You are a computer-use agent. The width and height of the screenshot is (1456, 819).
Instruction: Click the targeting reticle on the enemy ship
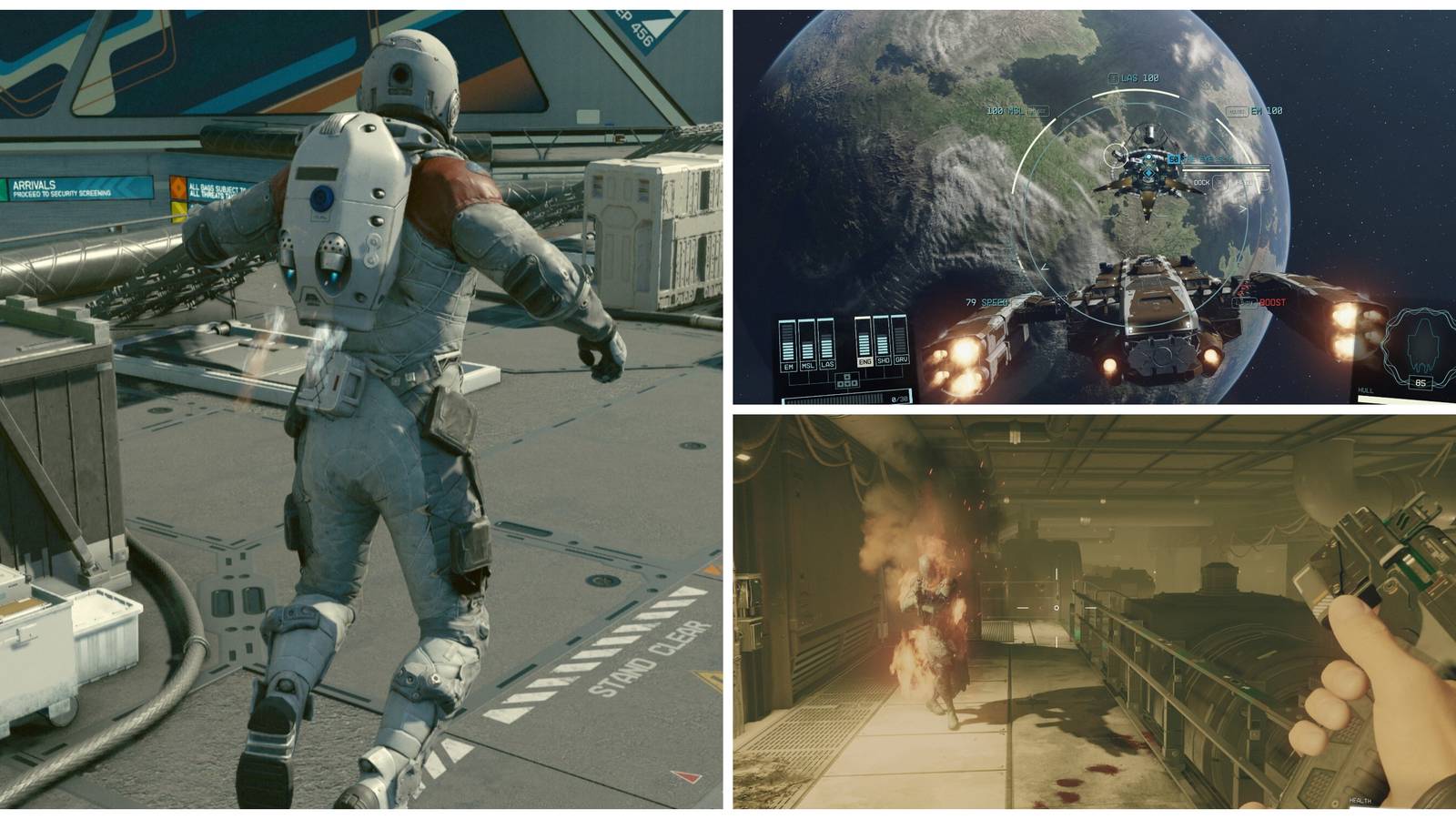pyautogui.click(x=1117, y=156)
